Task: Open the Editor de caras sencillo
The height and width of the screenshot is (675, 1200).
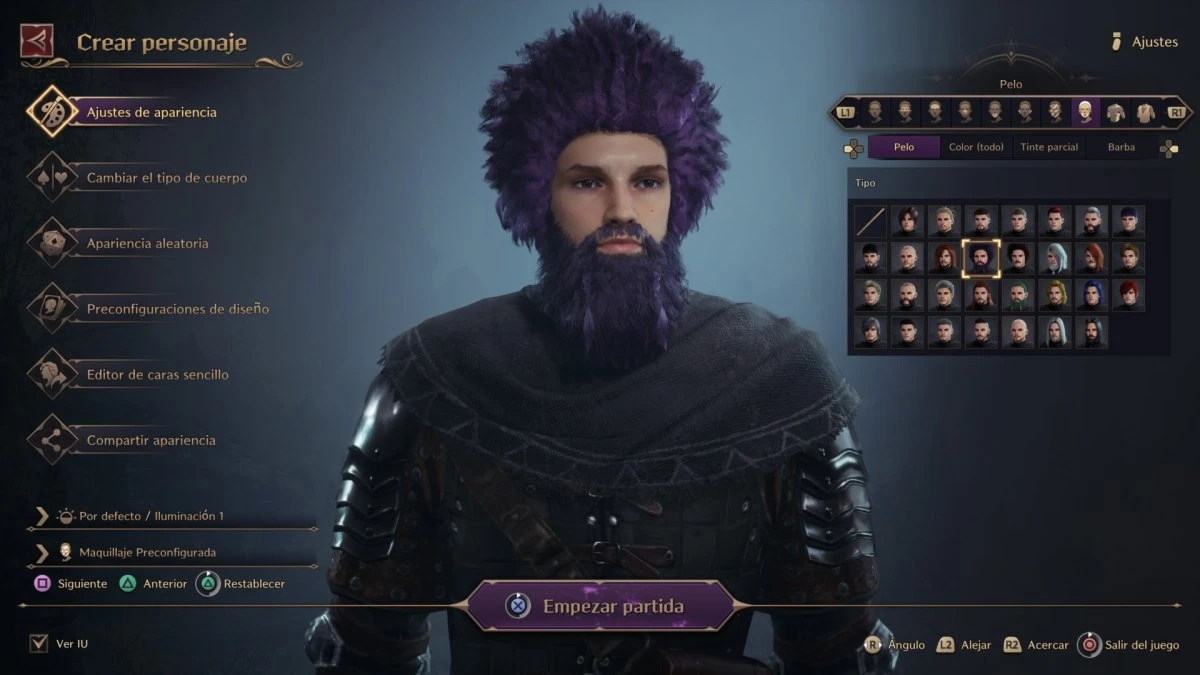Action: [157, 375]
